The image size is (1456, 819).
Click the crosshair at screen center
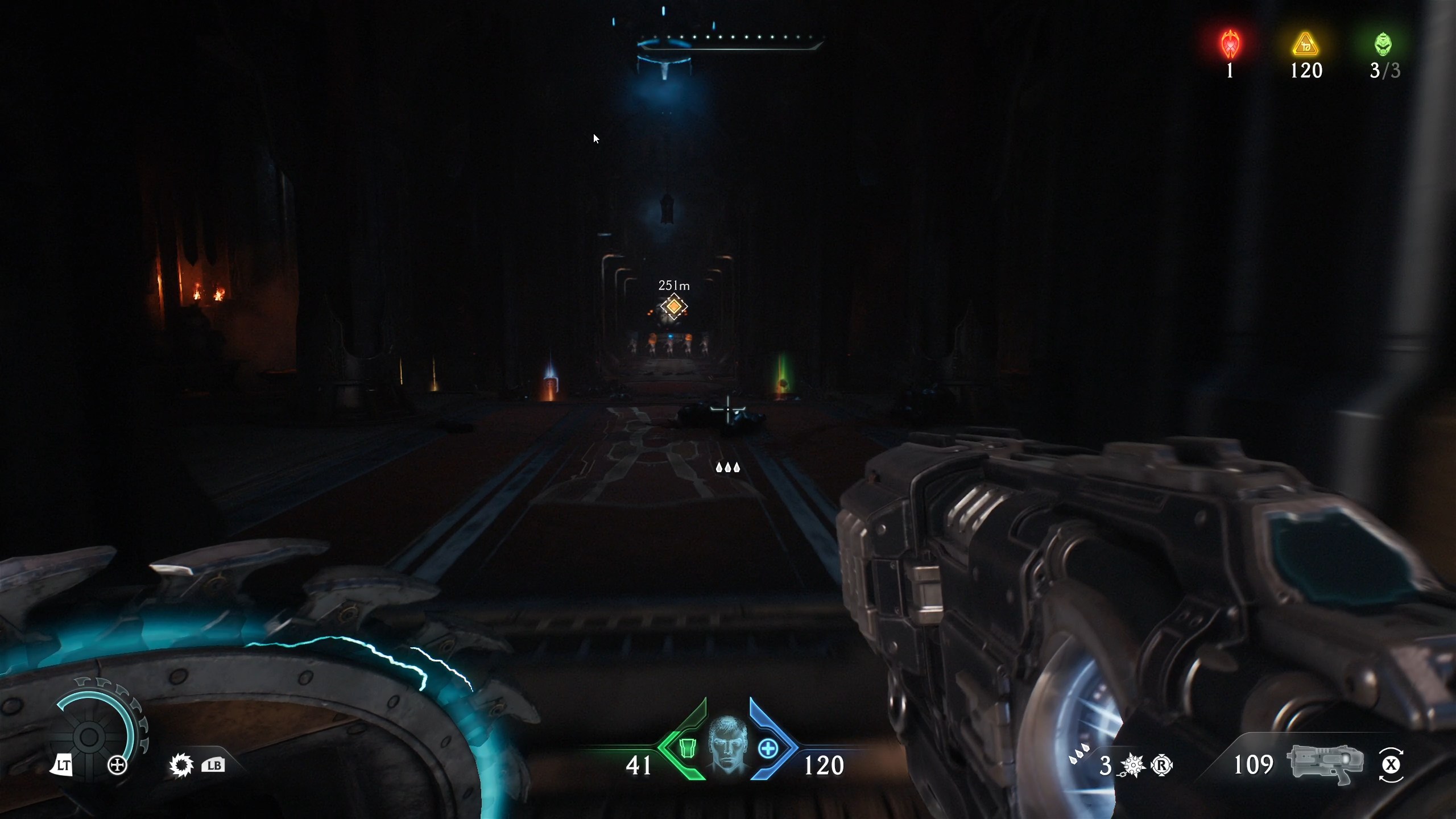point(729,411)
